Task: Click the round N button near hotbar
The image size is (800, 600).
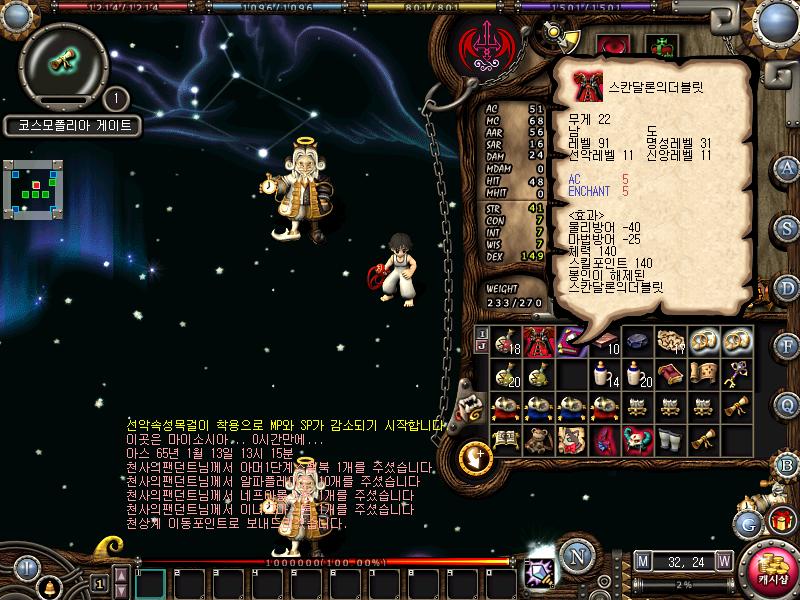Action: (575, 555)
